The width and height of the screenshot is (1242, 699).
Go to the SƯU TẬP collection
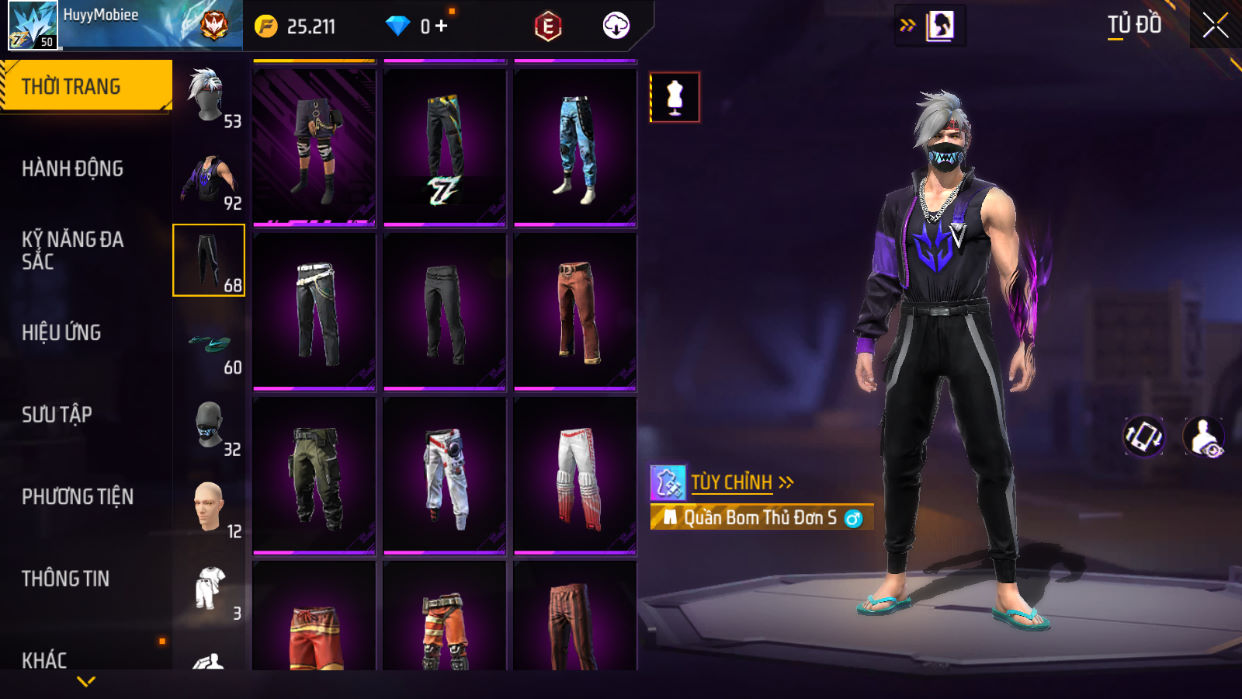[57, 414]
